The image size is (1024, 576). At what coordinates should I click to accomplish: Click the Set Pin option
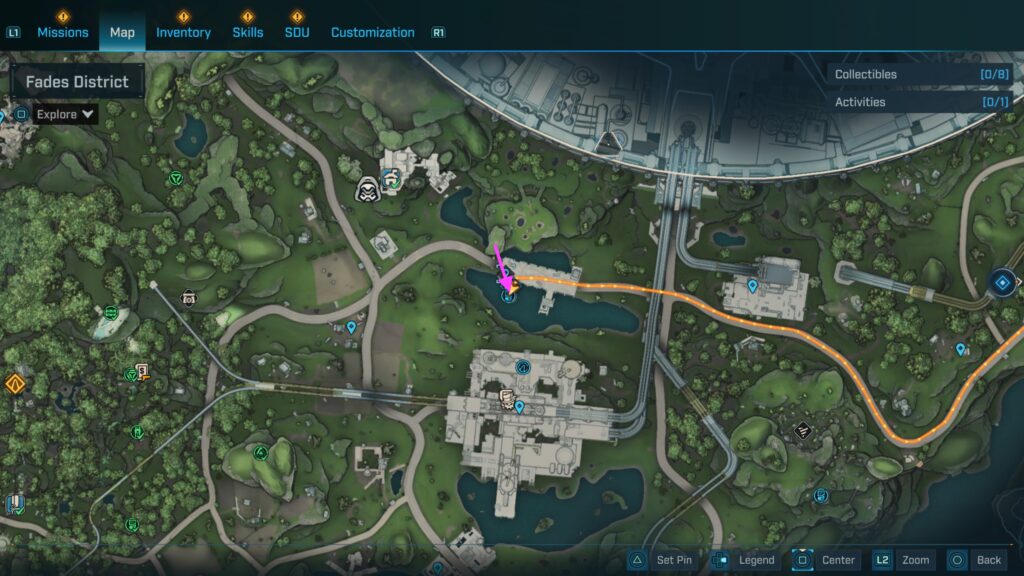662,560
